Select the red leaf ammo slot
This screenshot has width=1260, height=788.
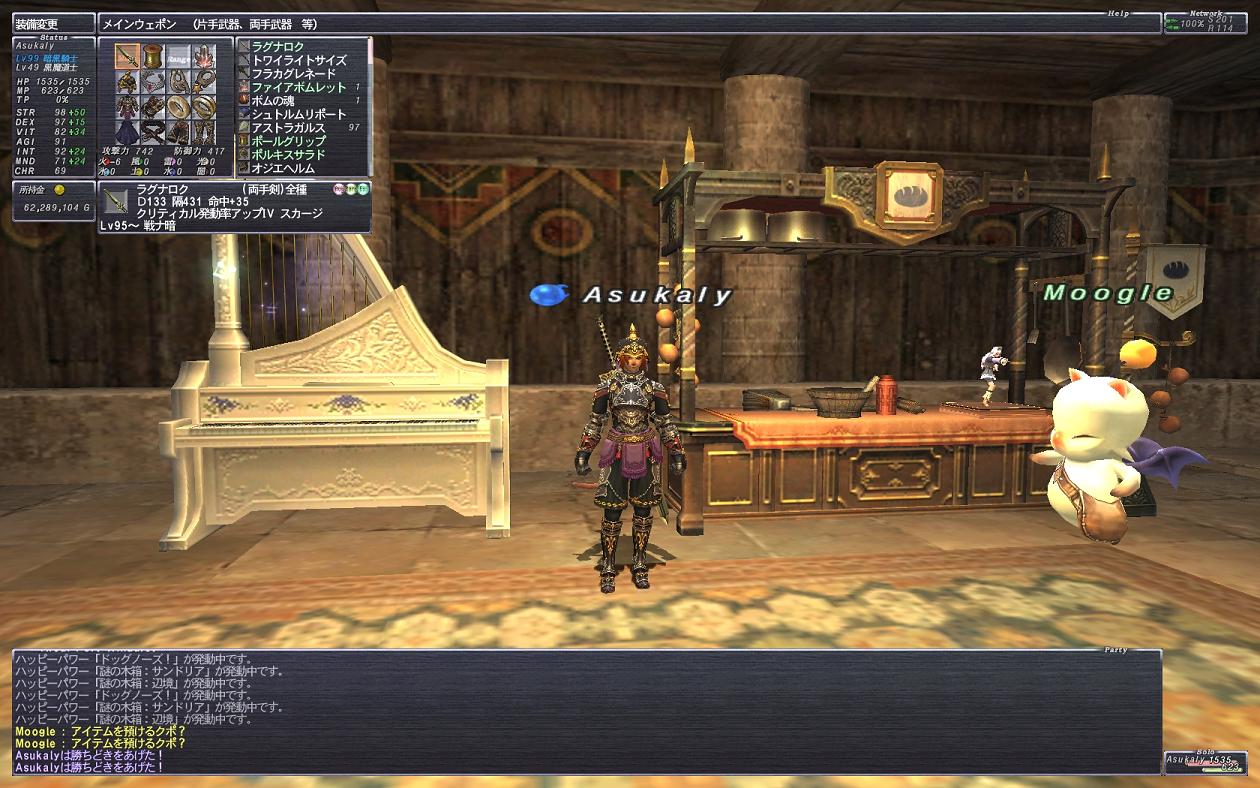(x=202, y=56)
